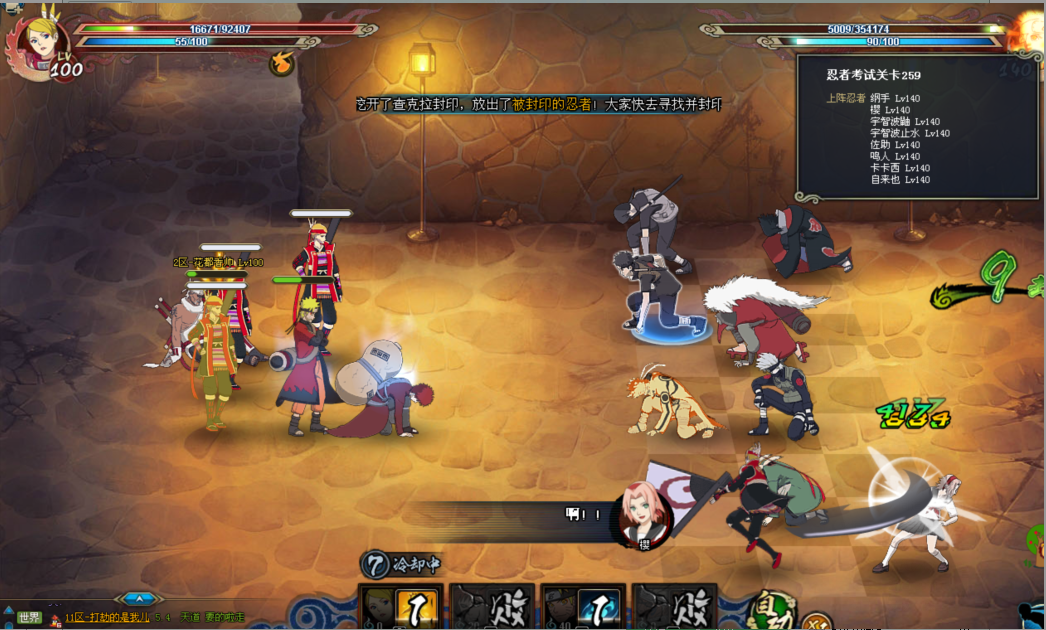
Task: Activate the blonde ninja skill card
Action: point(400,607)
